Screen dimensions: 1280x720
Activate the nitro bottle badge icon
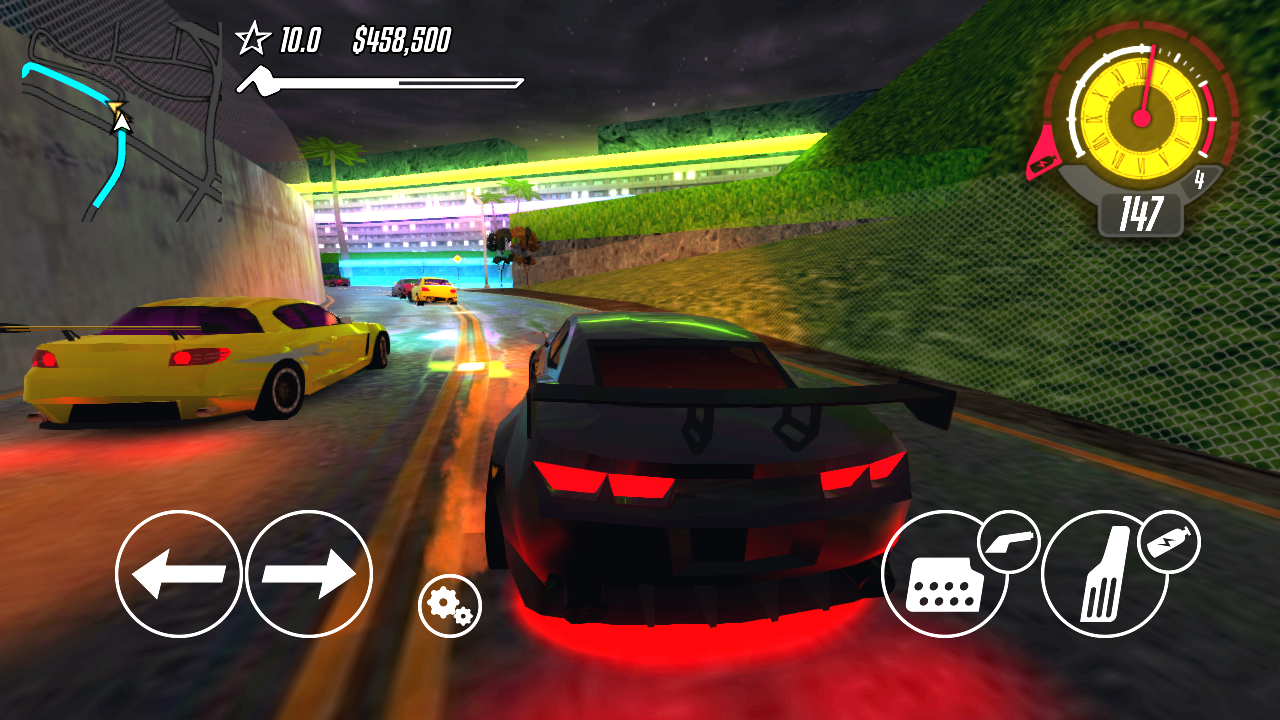pyautogui.click(x=1172, y=541)
